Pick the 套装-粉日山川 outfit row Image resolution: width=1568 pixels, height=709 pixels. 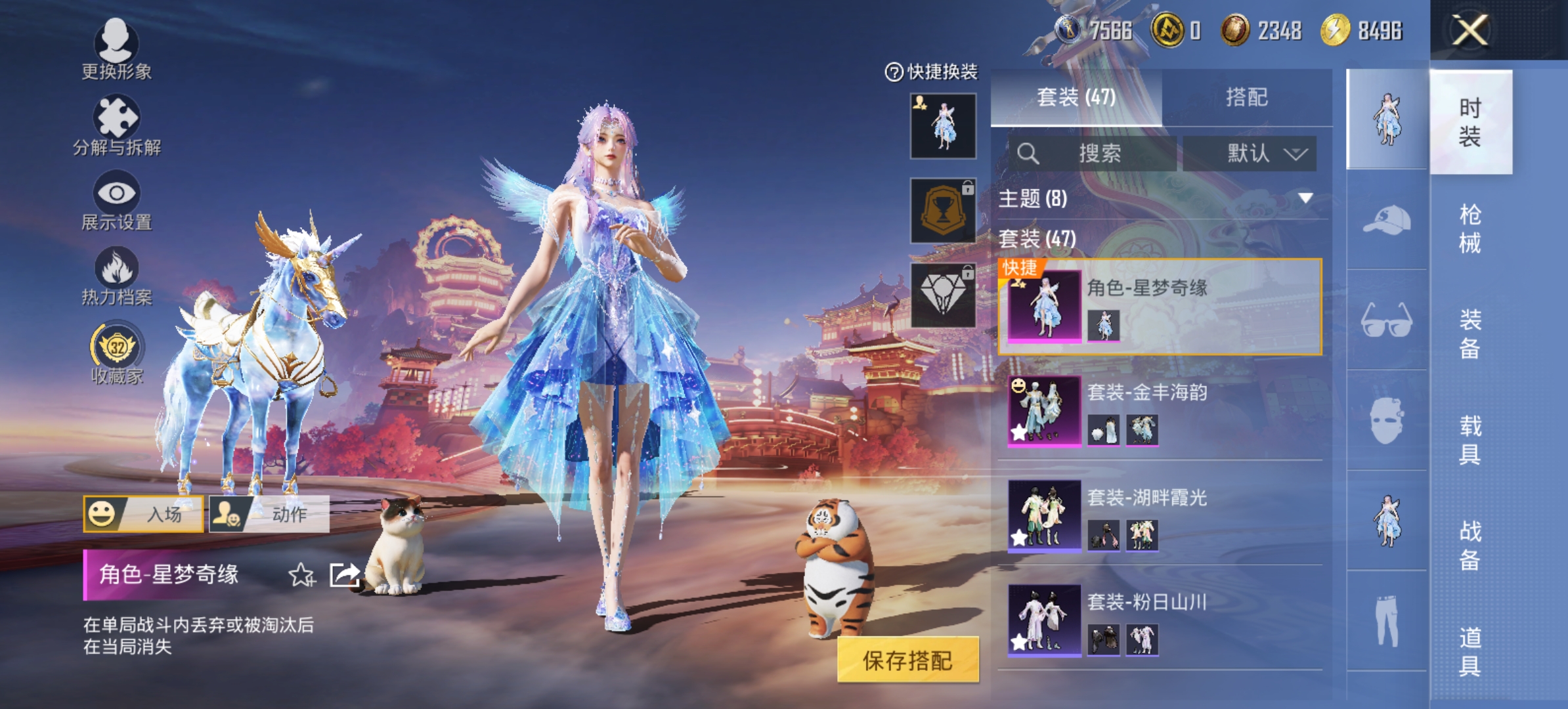click(1160, 620)
